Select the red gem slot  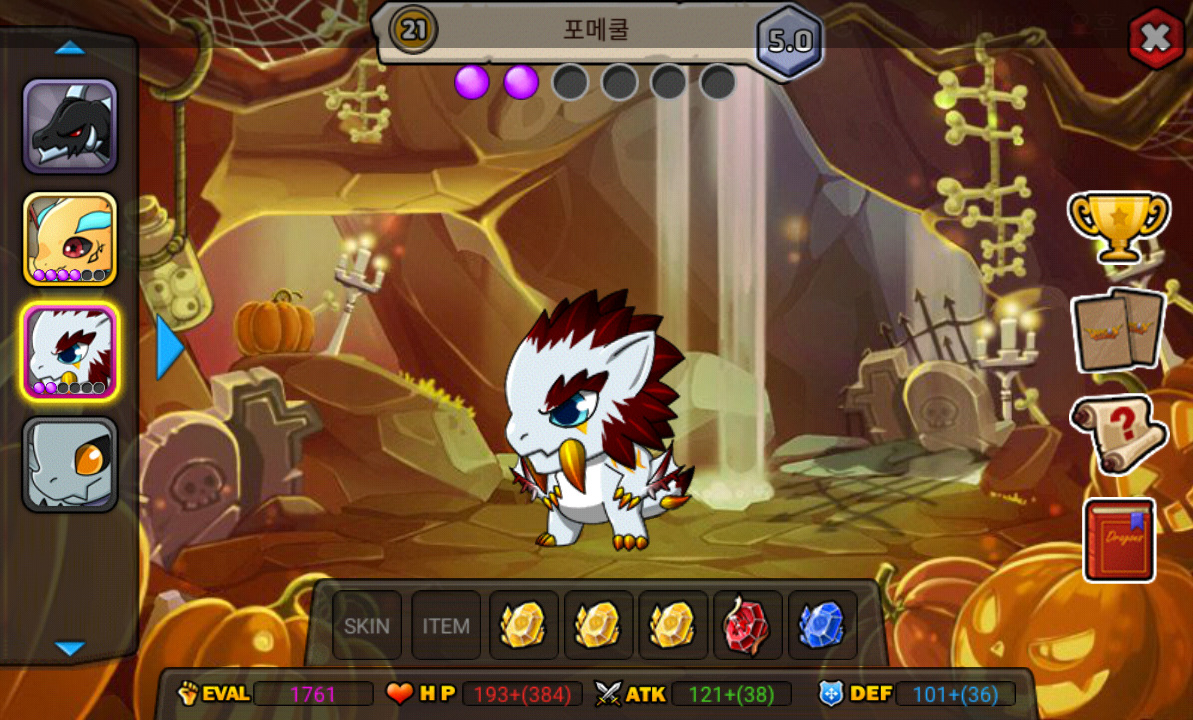coord(746,626)
